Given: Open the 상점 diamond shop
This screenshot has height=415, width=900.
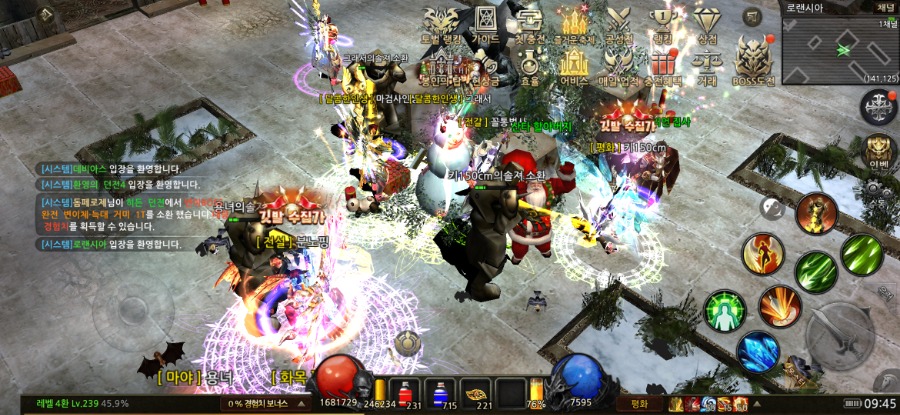Looking at the screenshot, I should point(706,24).
